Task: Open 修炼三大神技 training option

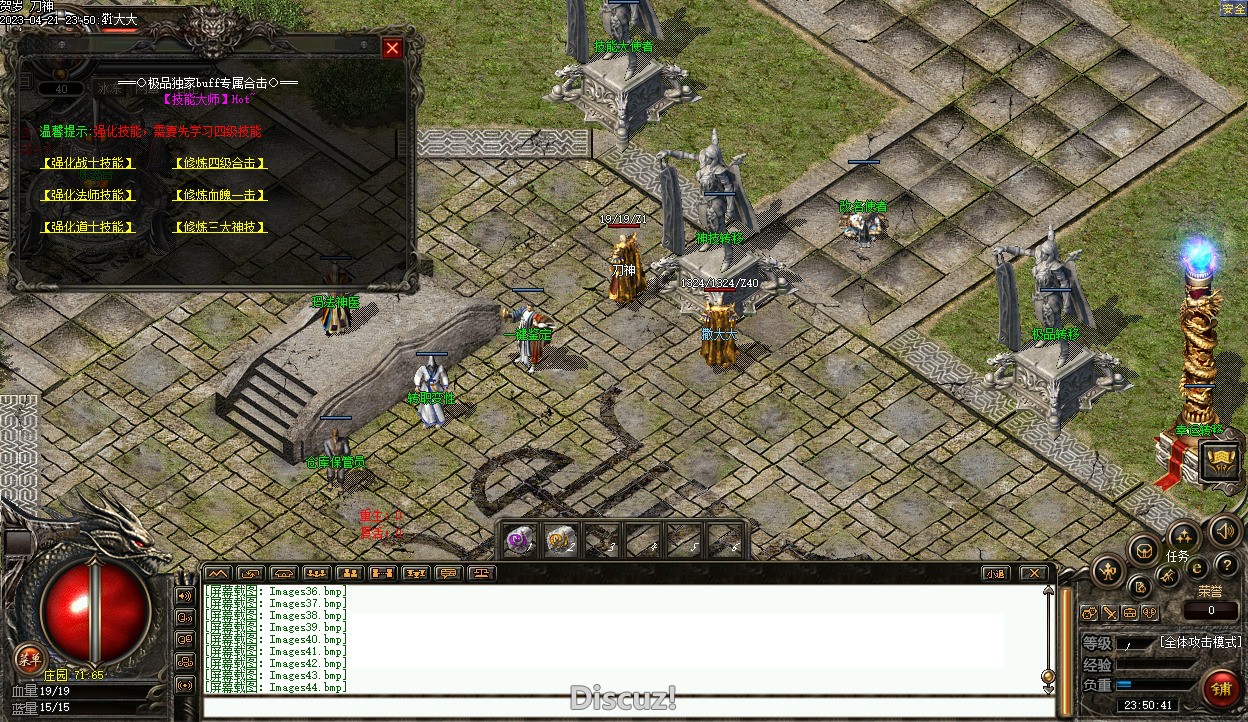Action: pyautogui.click(x=220, y=227)
